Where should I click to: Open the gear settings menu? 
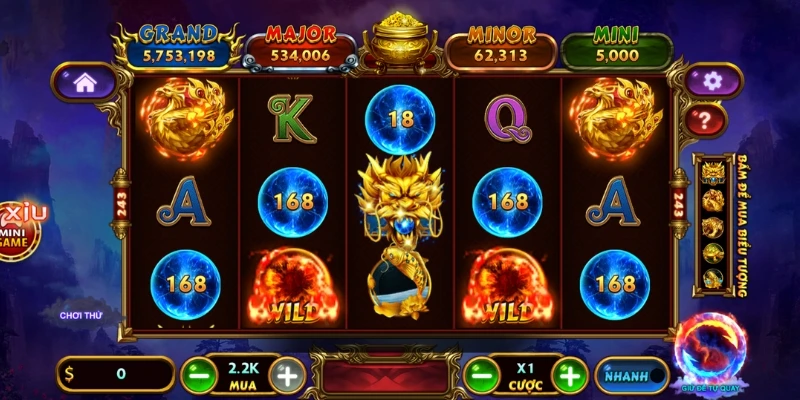(x=711, y=81)
